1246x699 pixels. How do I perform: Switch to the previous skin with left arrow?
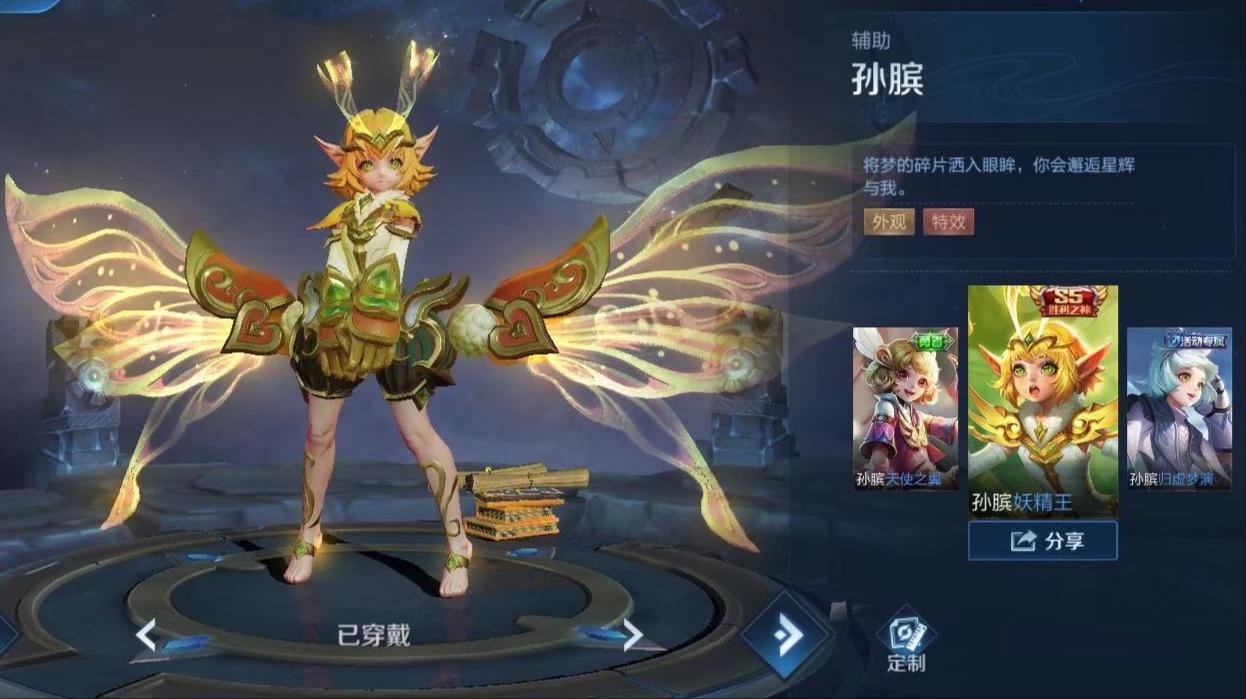pos(147,635)
